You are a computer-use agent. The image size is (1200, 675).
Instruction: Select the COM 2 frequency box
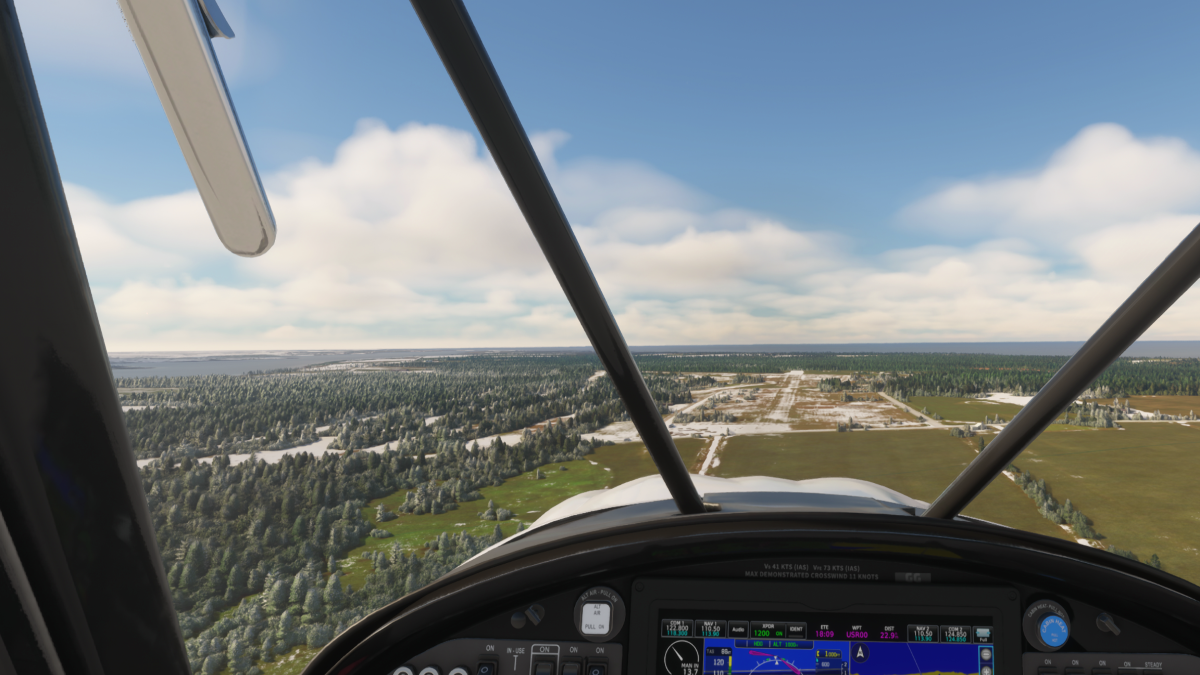pos(955,633)
